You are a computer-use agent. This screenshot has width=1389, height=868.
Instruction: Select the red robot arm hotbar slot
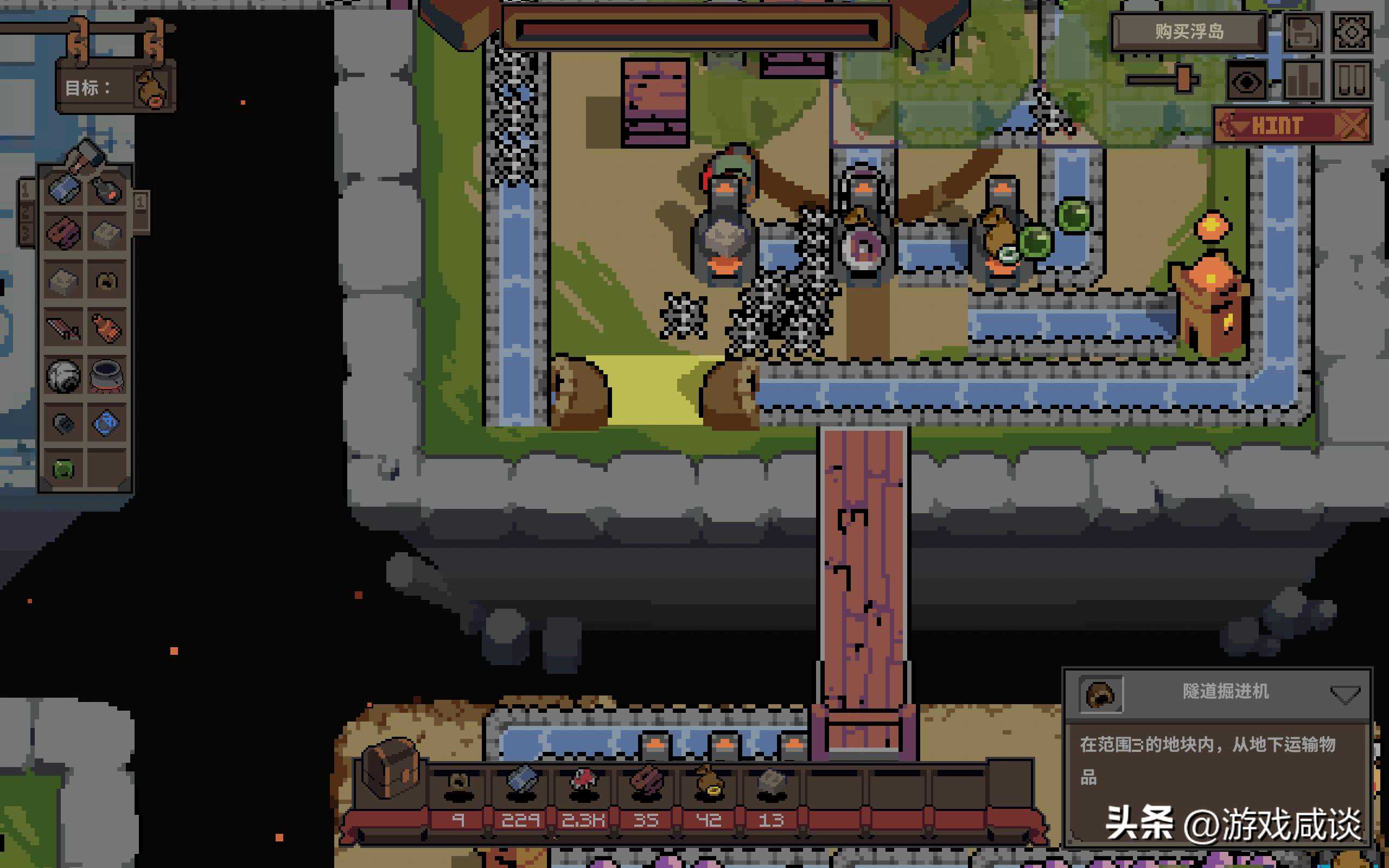click(x=583, y=783)
